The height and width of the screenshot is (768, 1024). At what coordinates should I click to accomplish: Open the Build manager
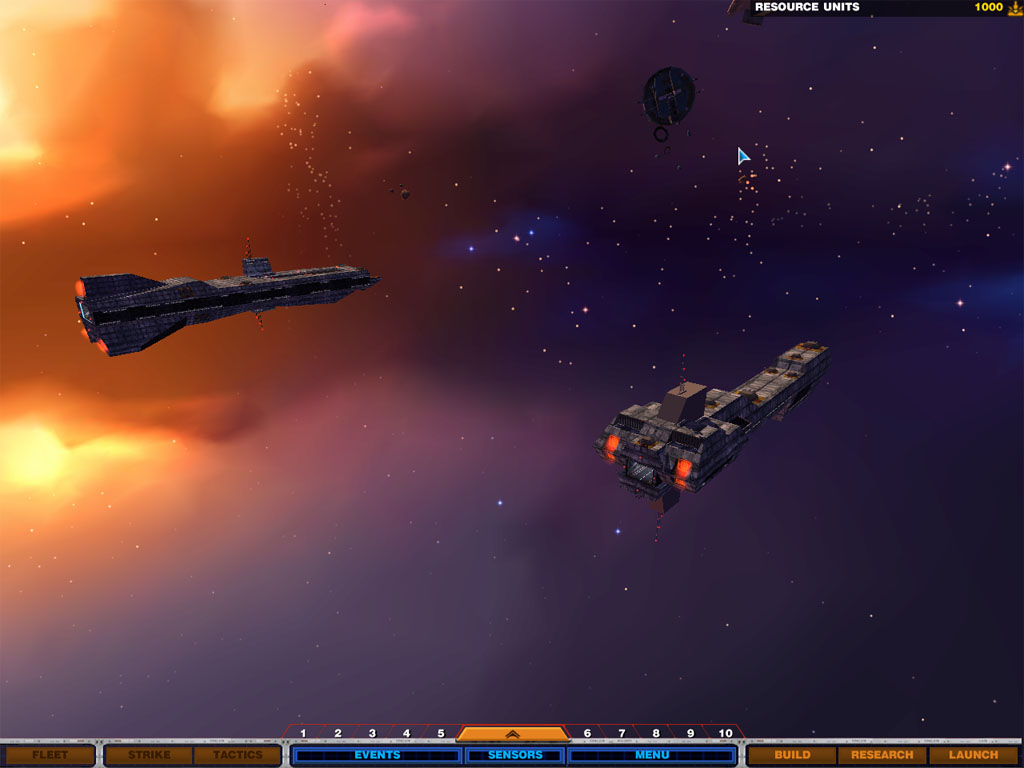(x=792, y=755)
